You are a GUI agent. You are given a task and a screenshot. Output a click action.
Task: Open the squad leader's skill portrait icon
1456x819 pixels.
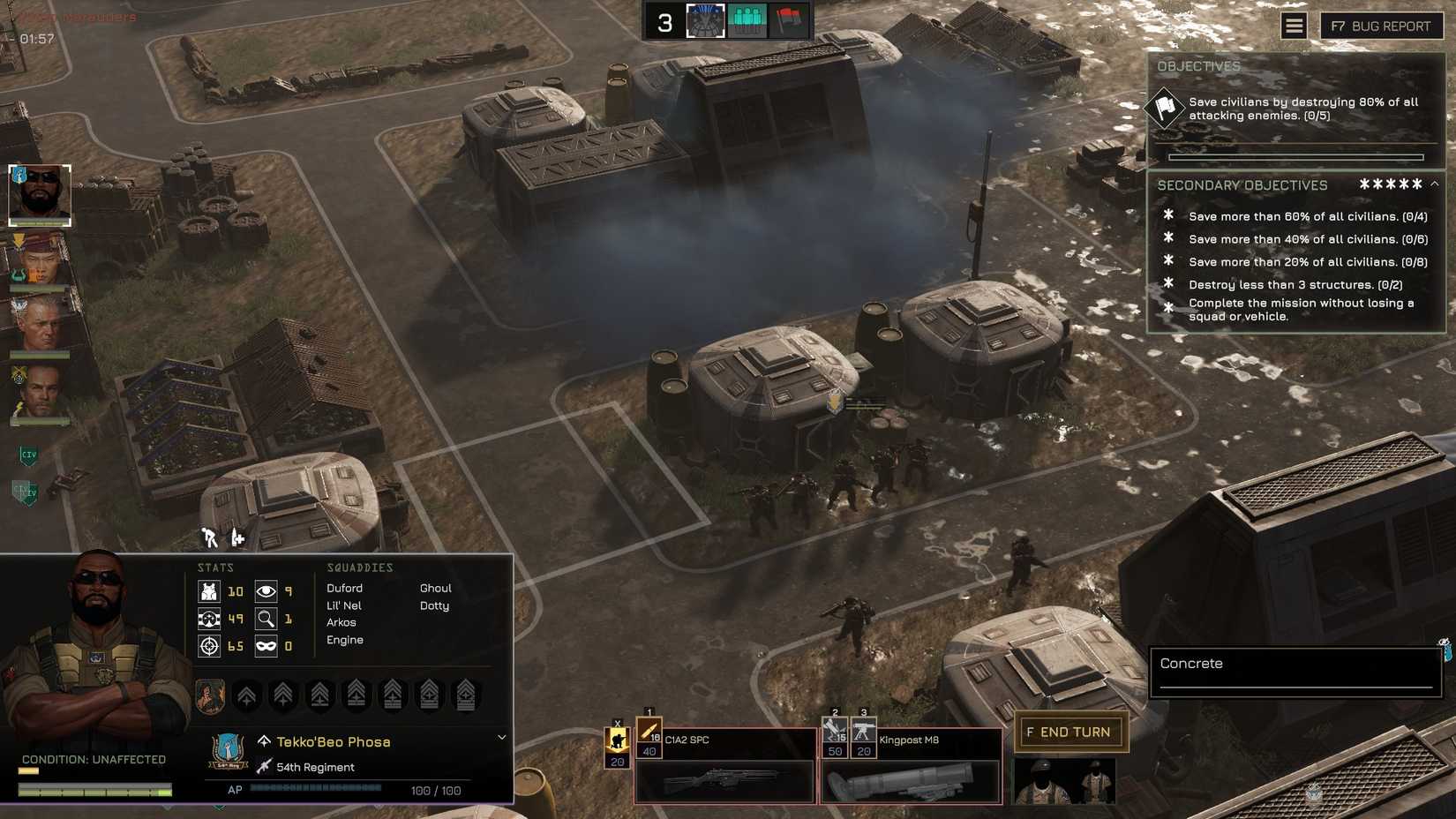click(x=210, y=695)
